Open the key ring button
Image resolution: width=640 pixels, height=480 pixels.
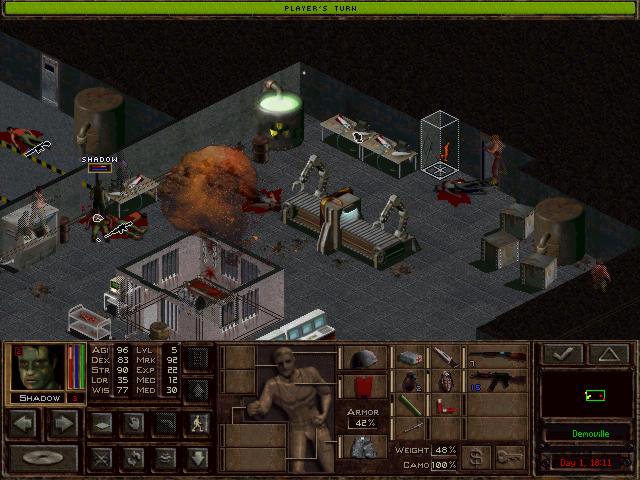510,456
